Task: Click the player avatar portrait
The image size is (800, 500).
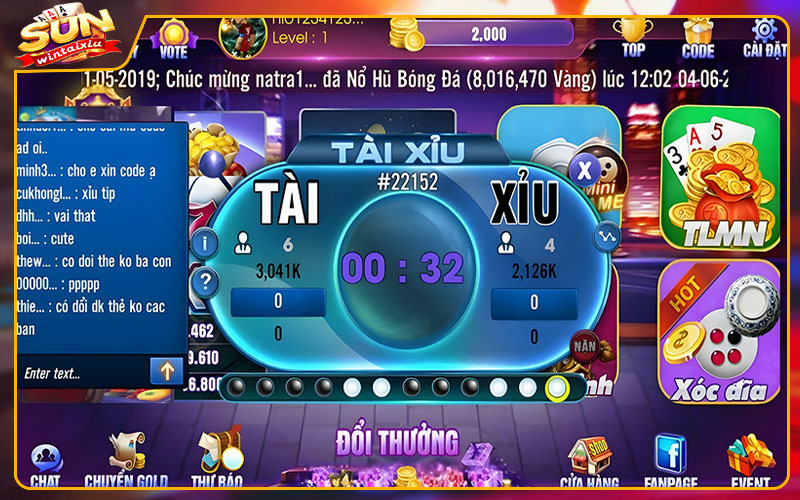Action: pos(243,34)
